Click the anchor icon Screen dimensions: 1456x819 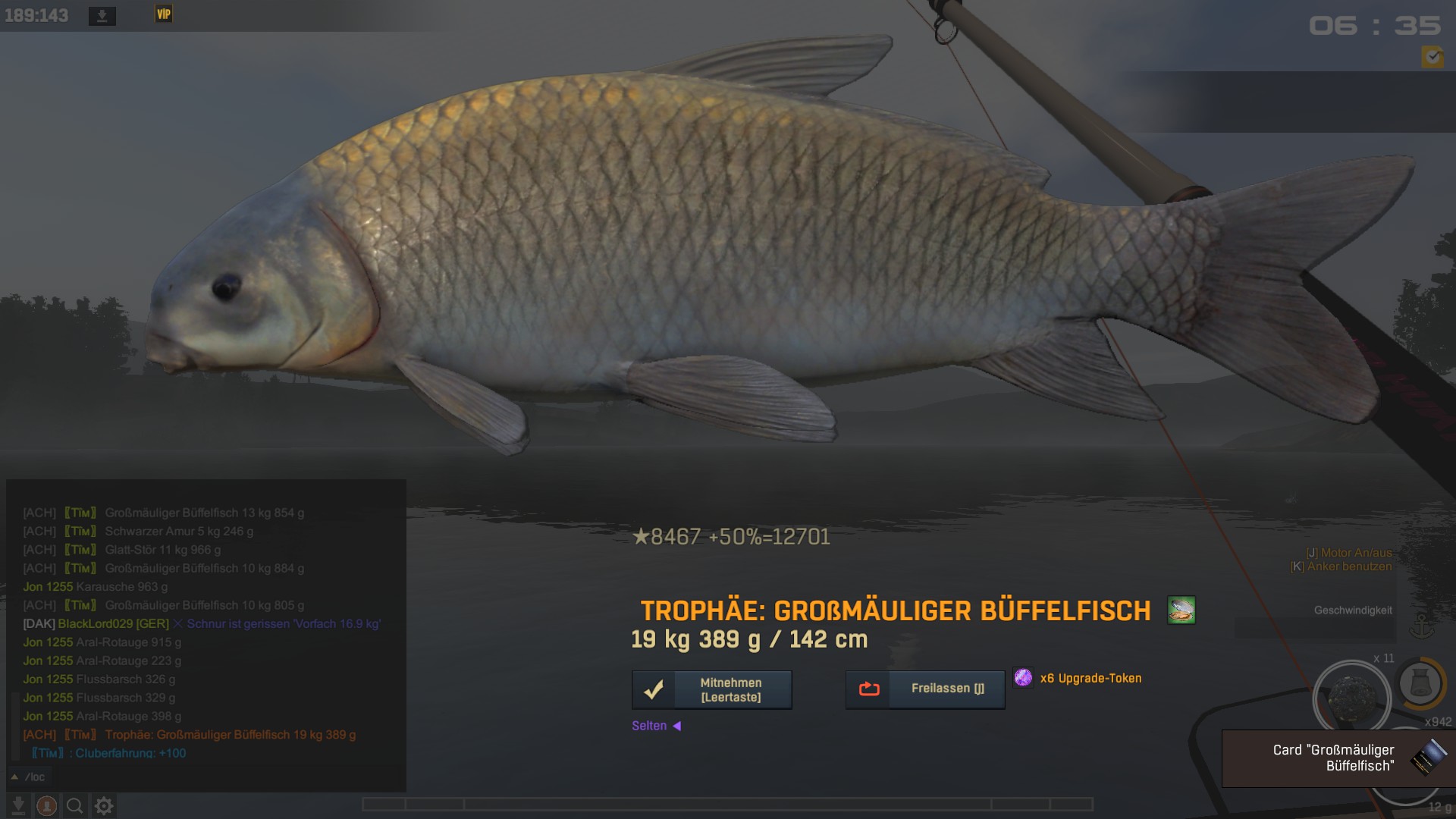(1420, 626)
